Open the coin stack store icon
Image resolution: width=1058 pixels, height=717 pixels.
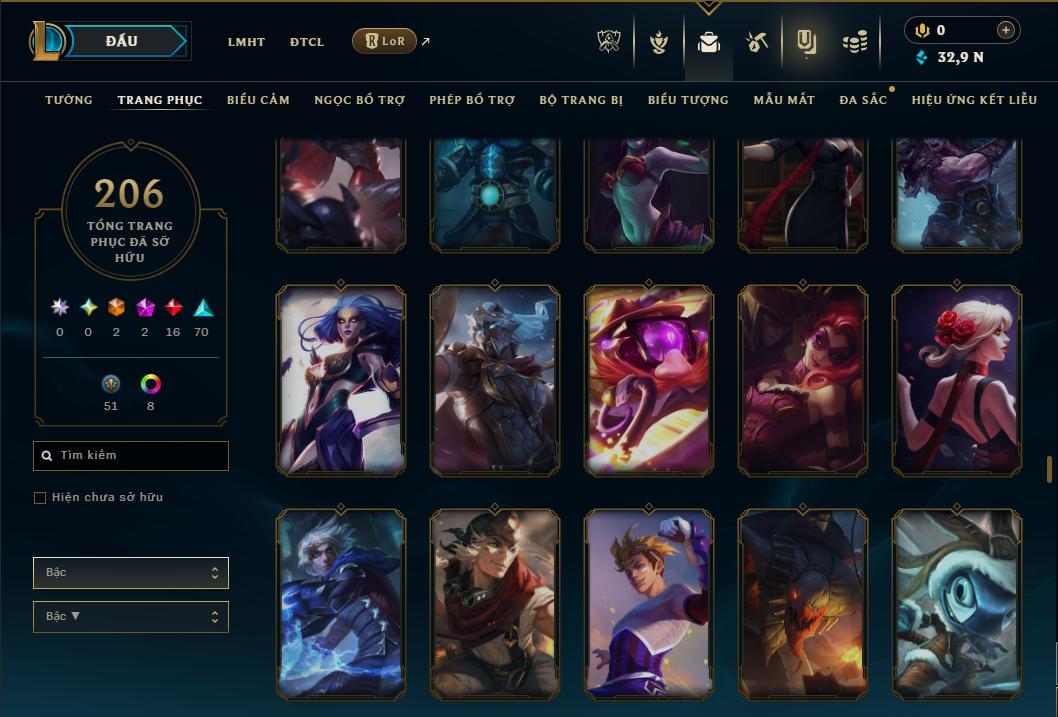(854, 42)
